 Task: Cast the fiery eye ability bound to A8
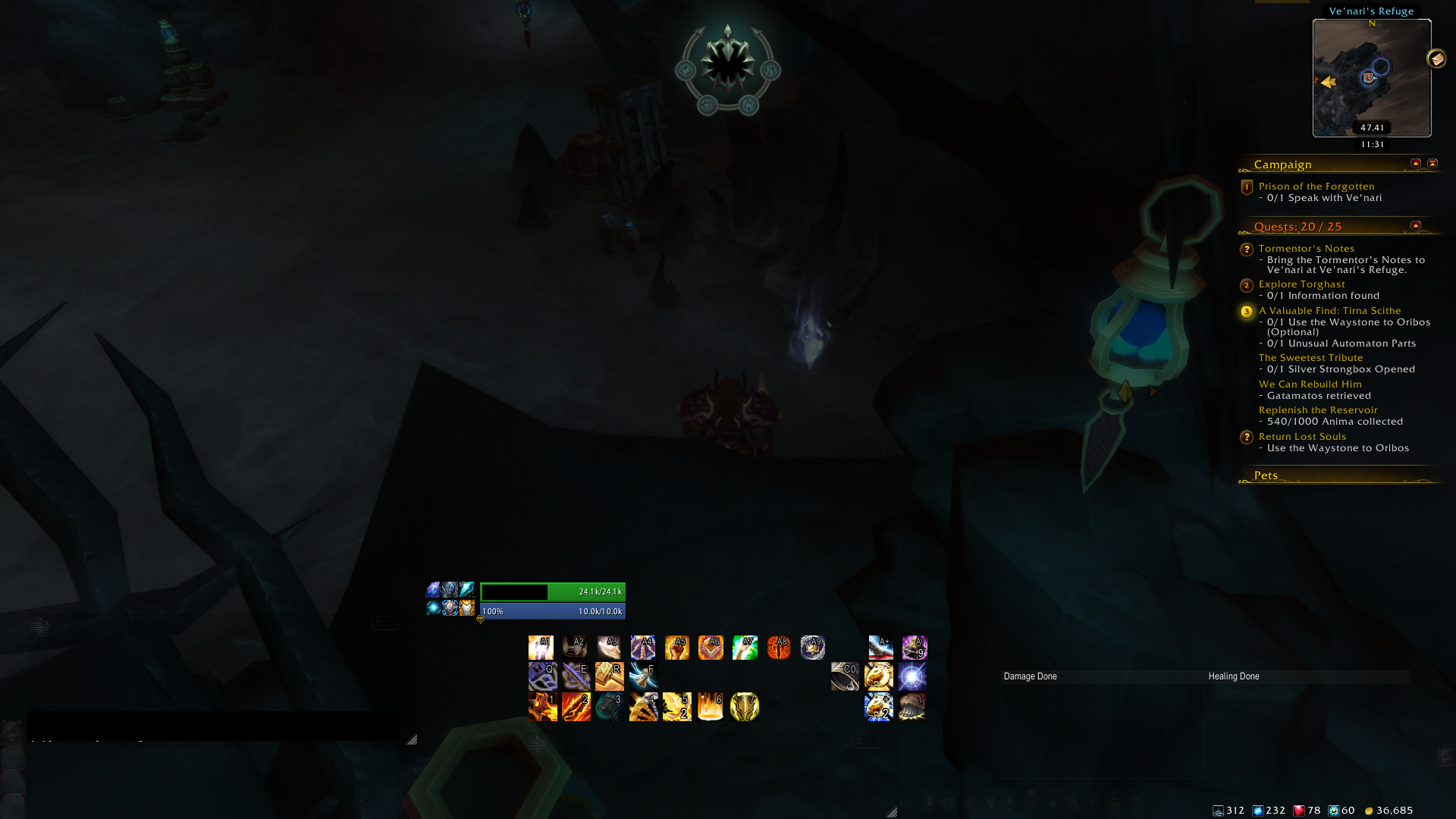tap(779, 647)
